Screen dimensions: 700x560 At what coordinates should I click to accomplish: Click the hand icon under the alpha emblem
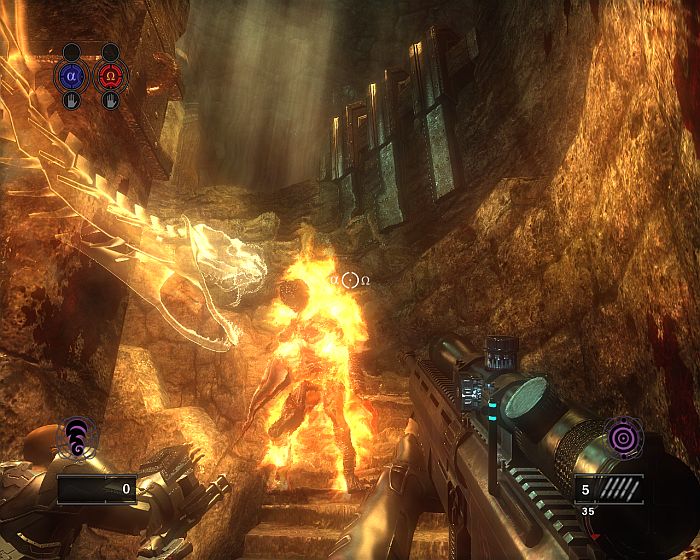point(71,100)
